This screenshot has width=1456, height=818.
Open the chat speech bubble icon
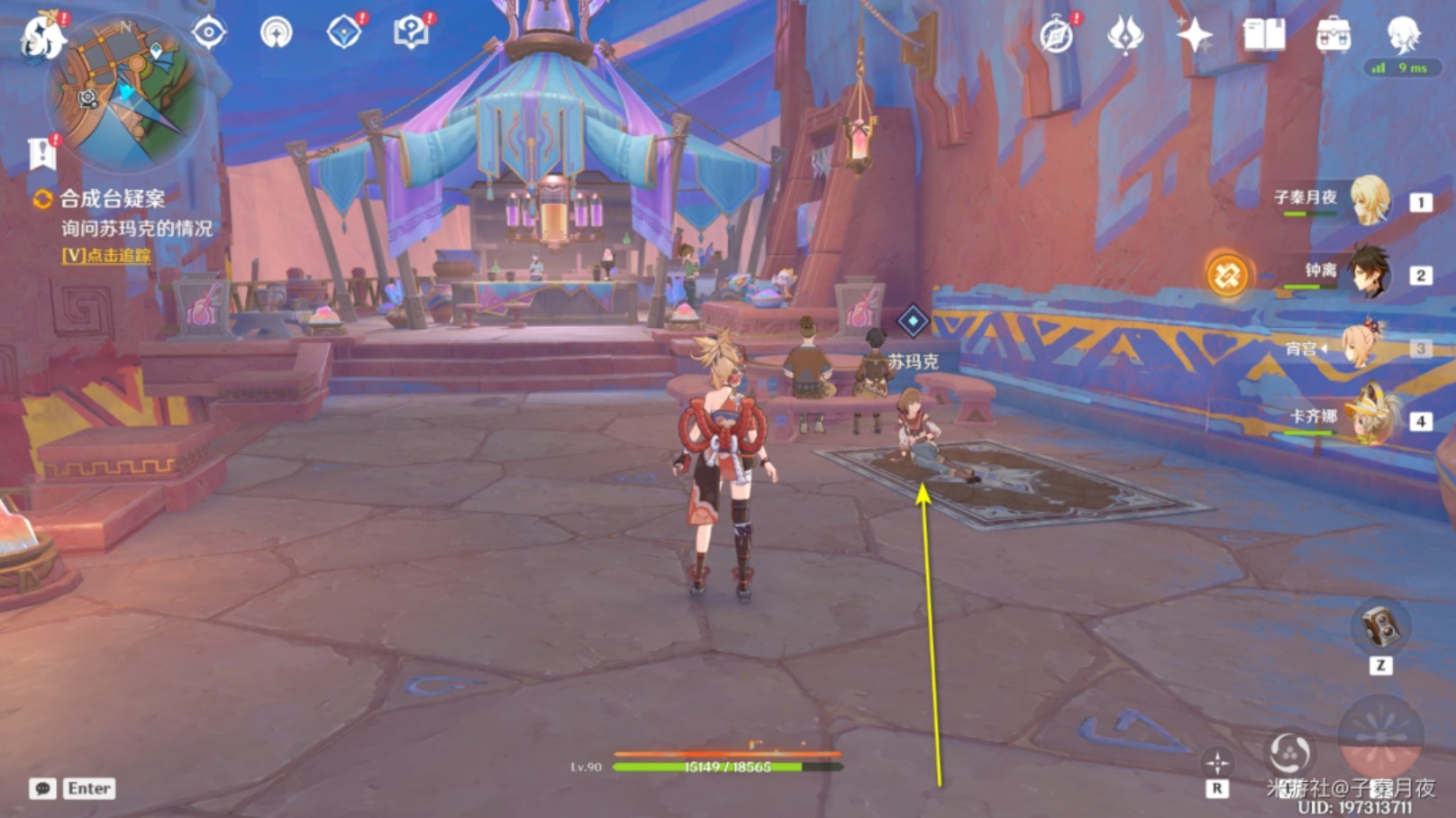(x=42, y=789)
